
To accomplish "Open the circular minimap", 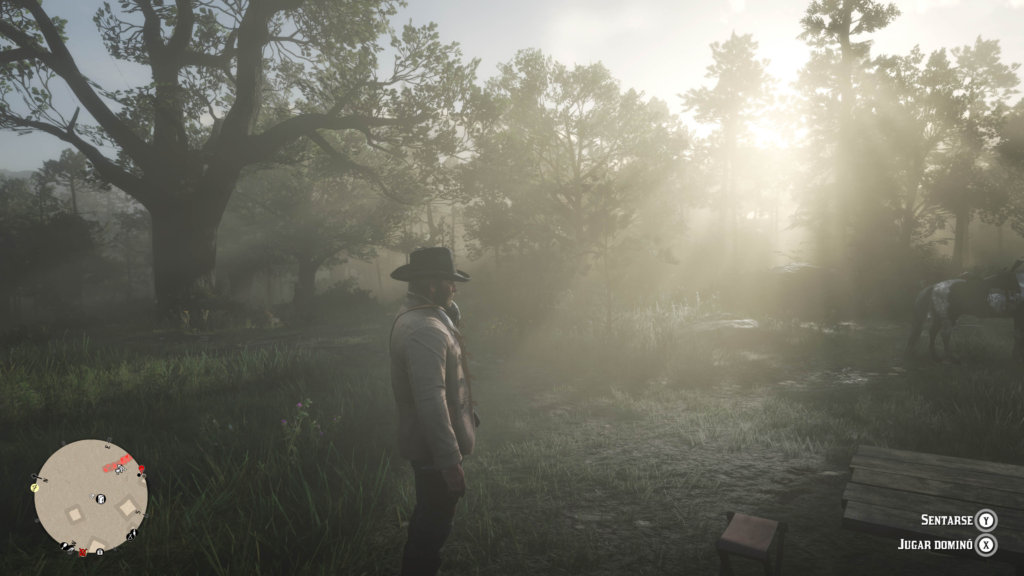I will point(91,497).
